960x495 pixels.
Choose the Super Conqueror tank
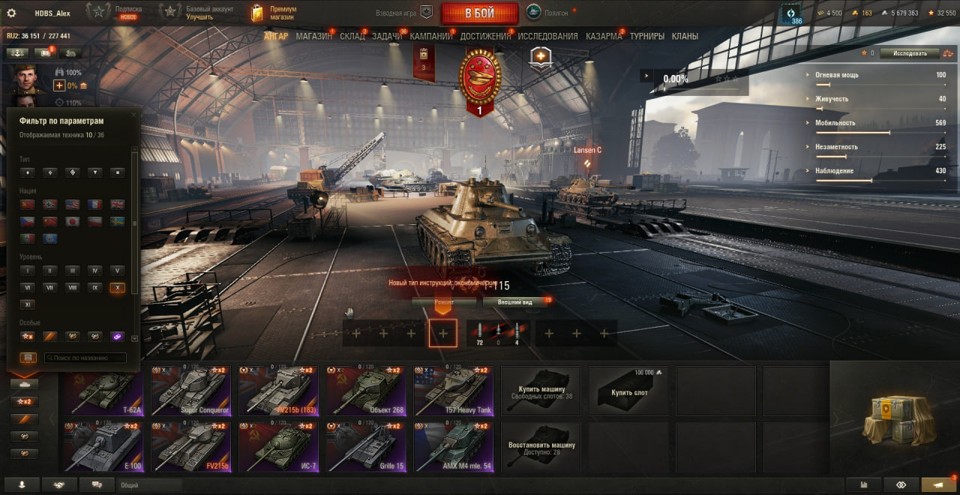(191, 389)
